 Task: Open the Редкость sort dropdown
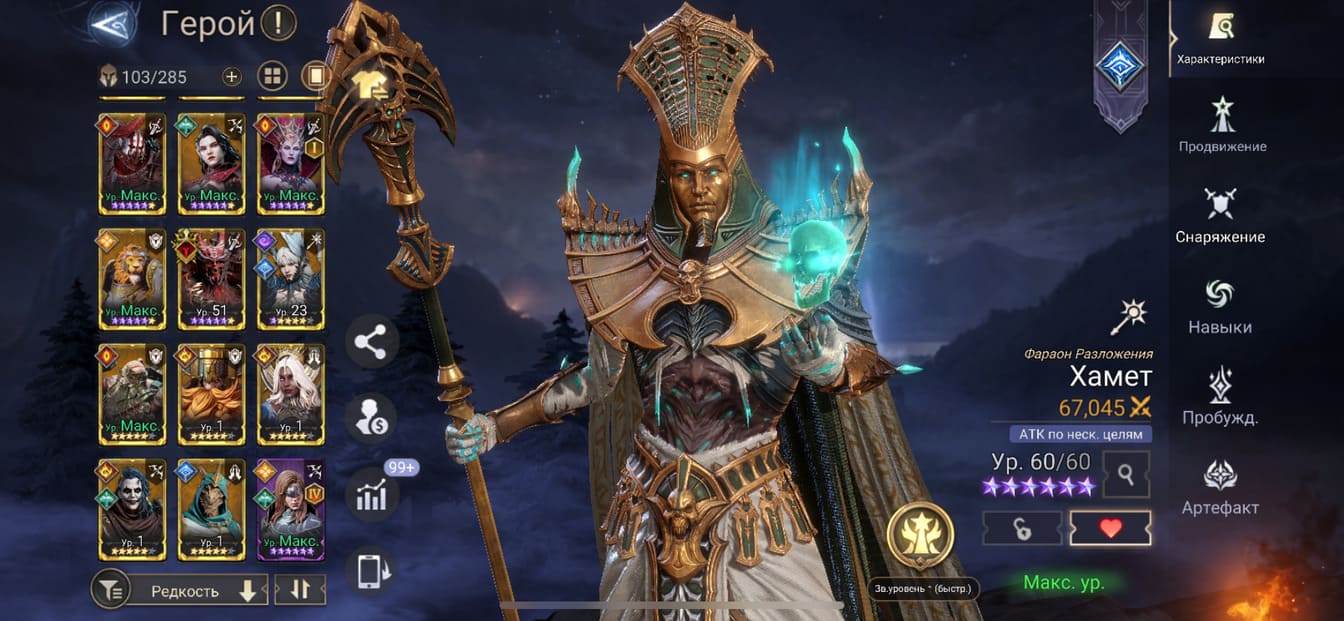point(197,590)
